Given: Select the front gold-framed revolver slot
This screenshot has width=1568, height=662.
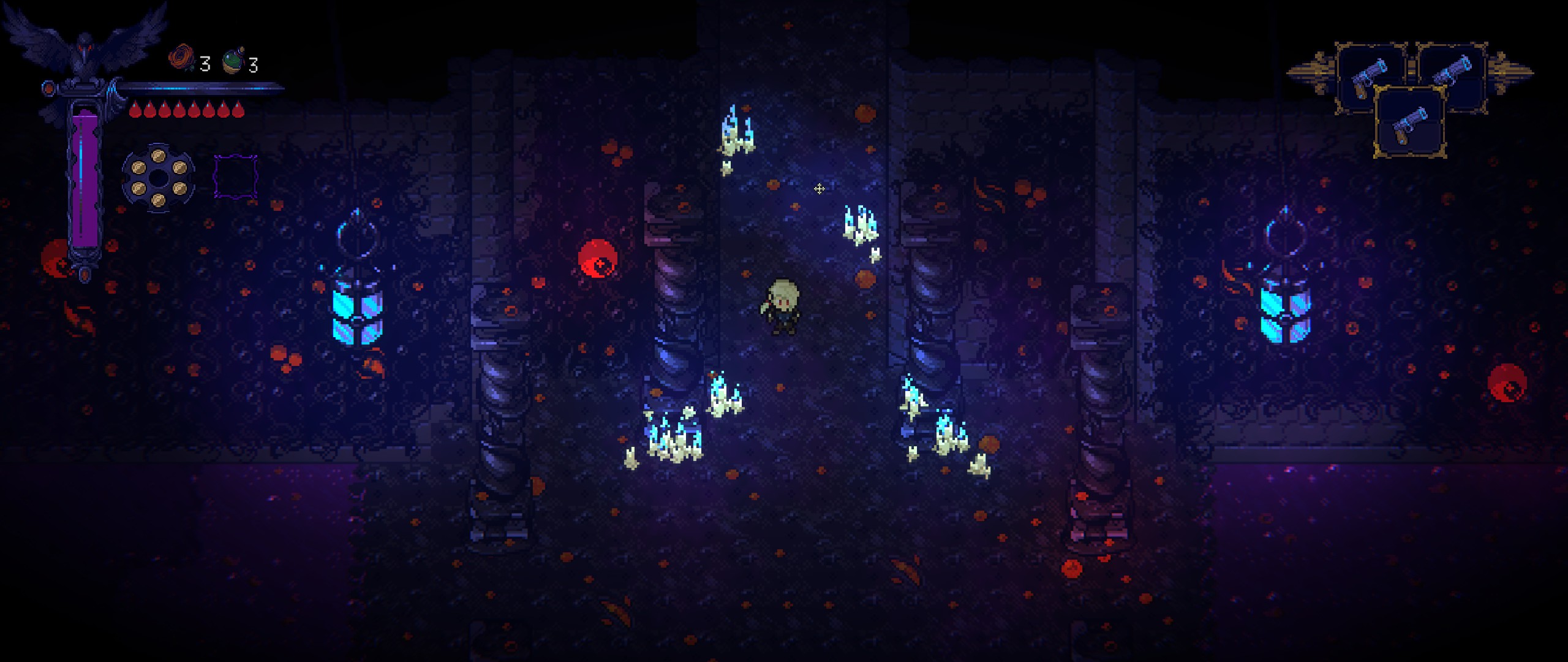Looking at the screenshot, I should click(x=1410, y=122).
